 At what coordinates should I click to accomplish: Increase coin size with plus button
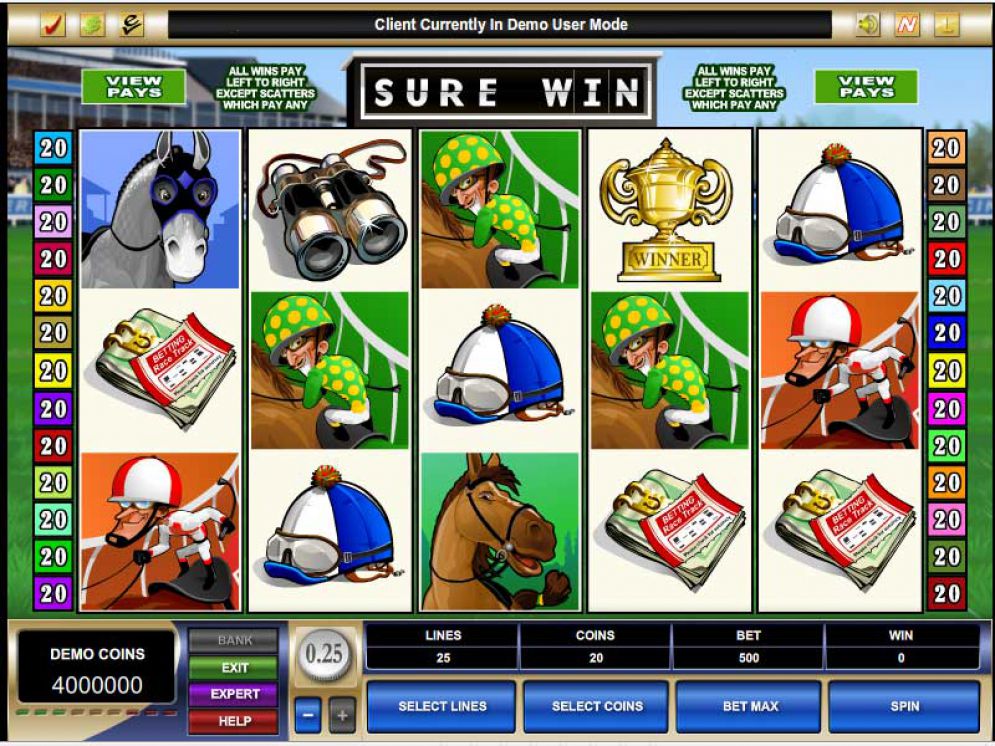click(x=342, y=716)
